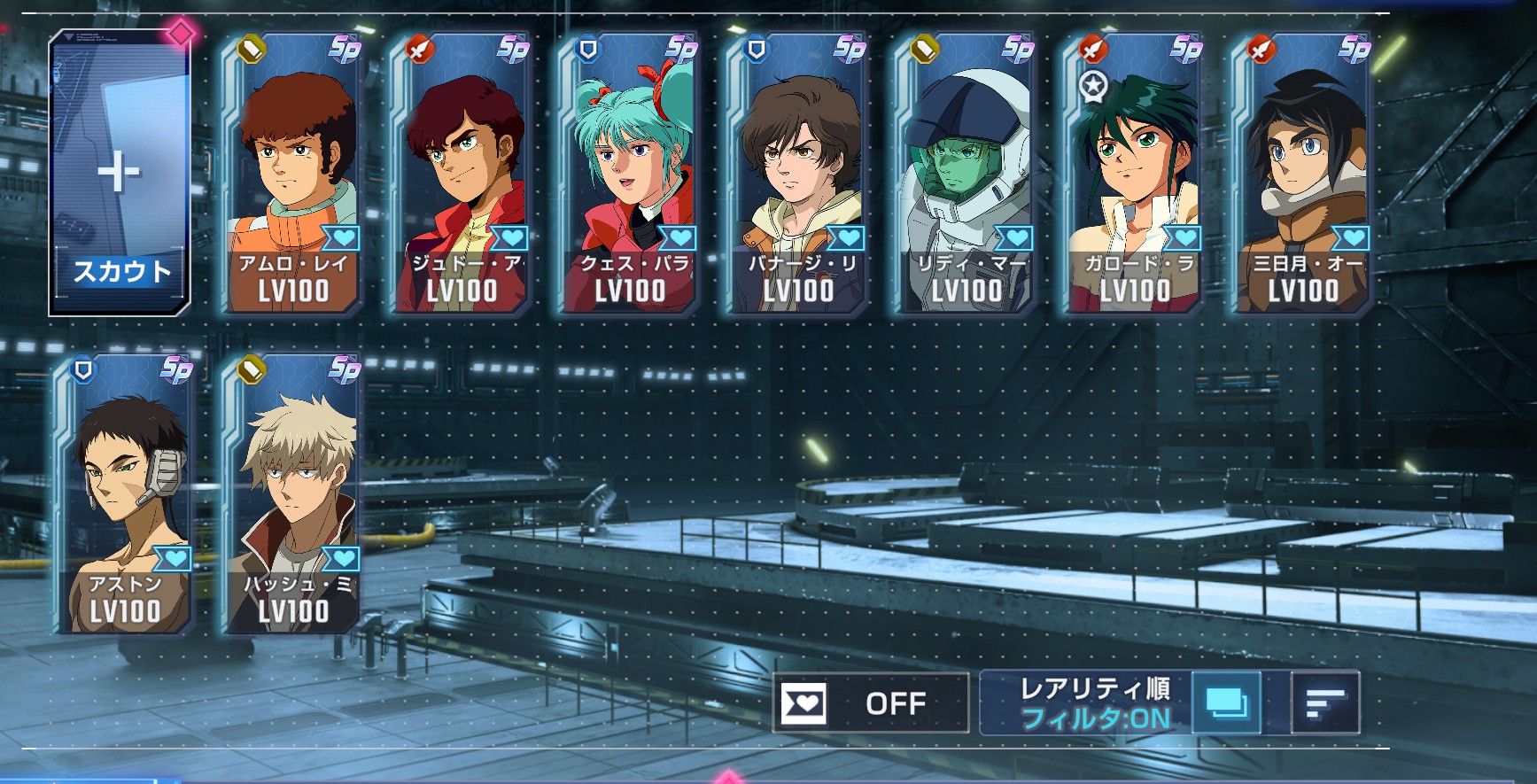Toggle the sort order bars icon

point(1325,703)
